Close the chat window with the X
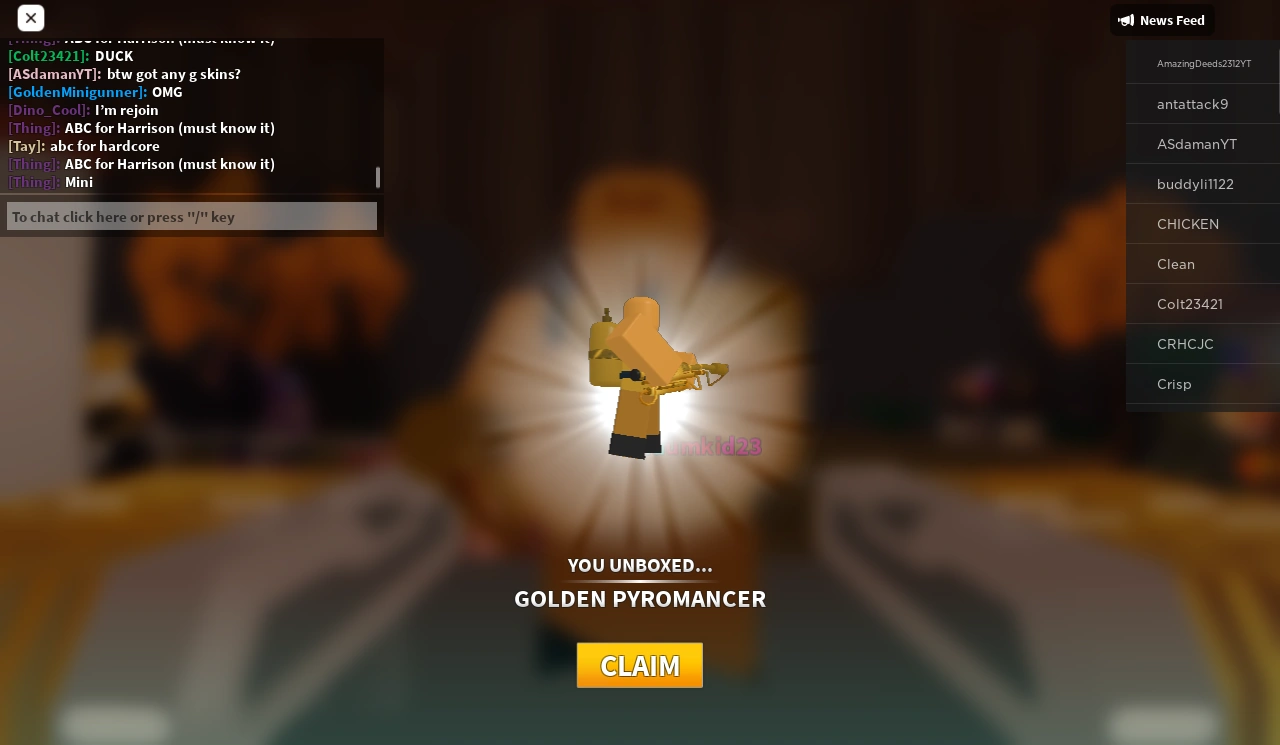 click(31, 18)
